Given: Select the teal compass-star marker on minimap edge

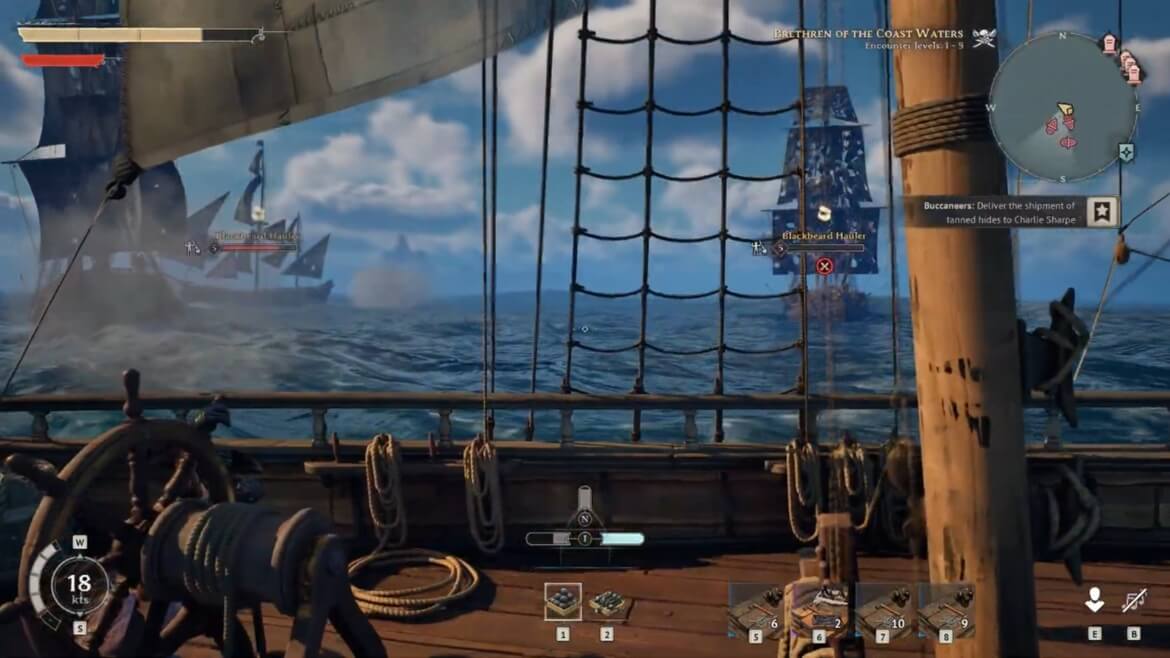Looking at the screenshot, I should (1127, 152).
